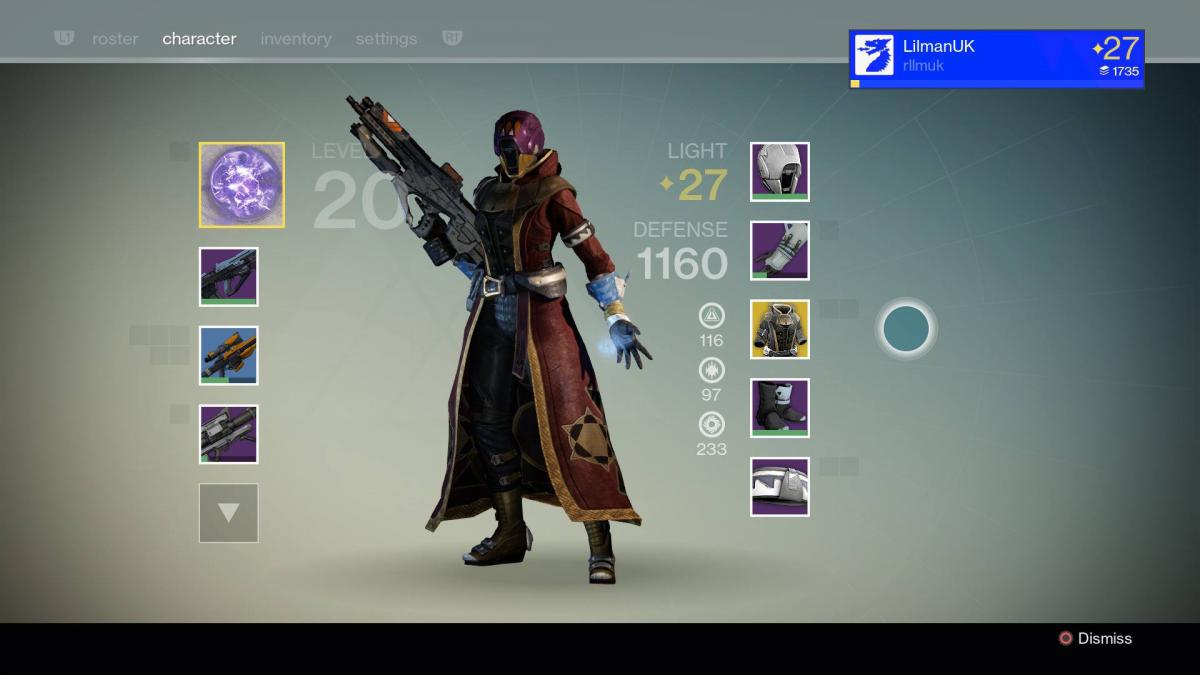Select the character tab
This screenshot has height=675, width=1200.
click(x=199, y=39)
